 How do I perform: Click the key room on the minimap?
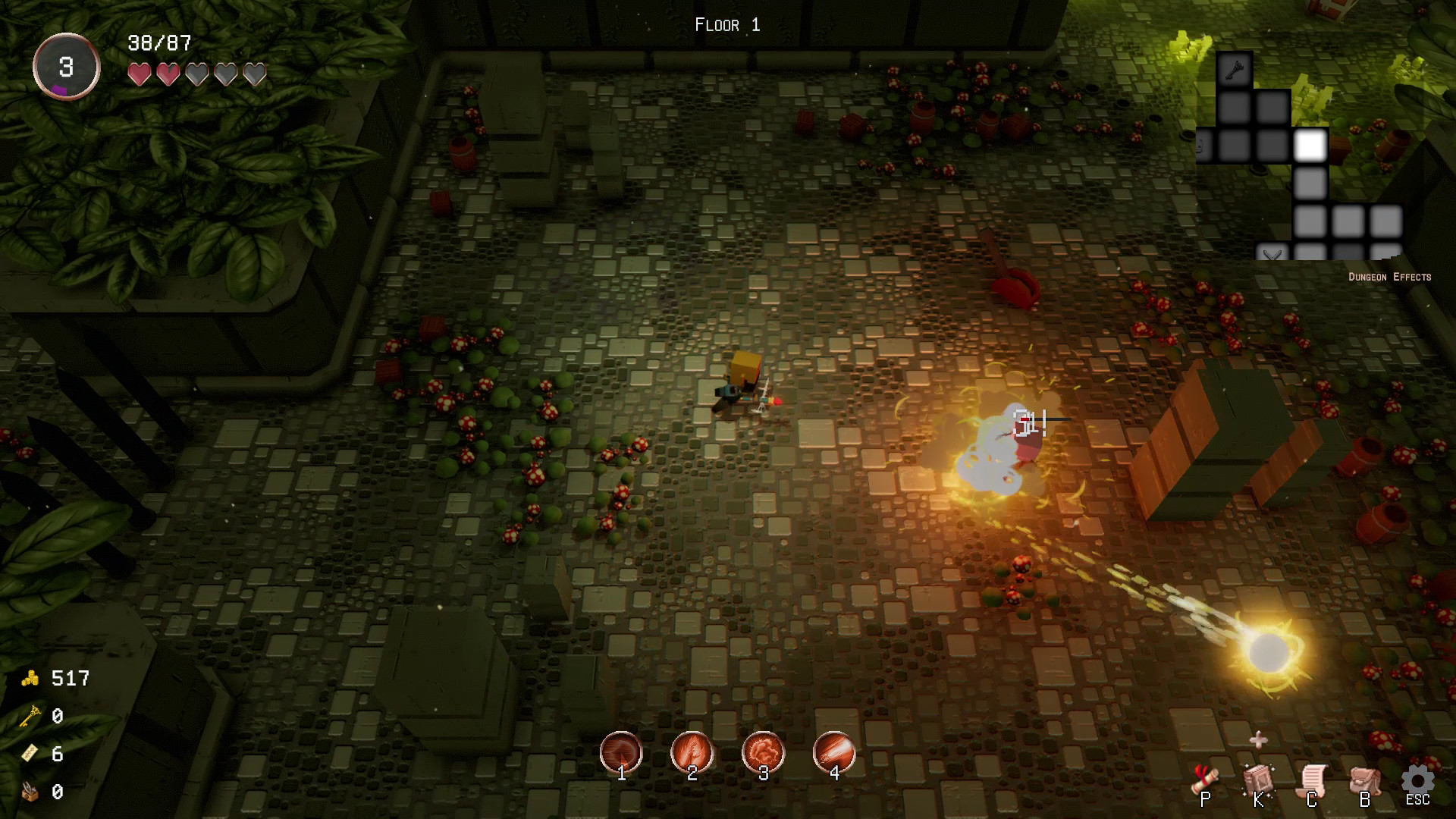pyautogui.click(x=1234, y=71)
